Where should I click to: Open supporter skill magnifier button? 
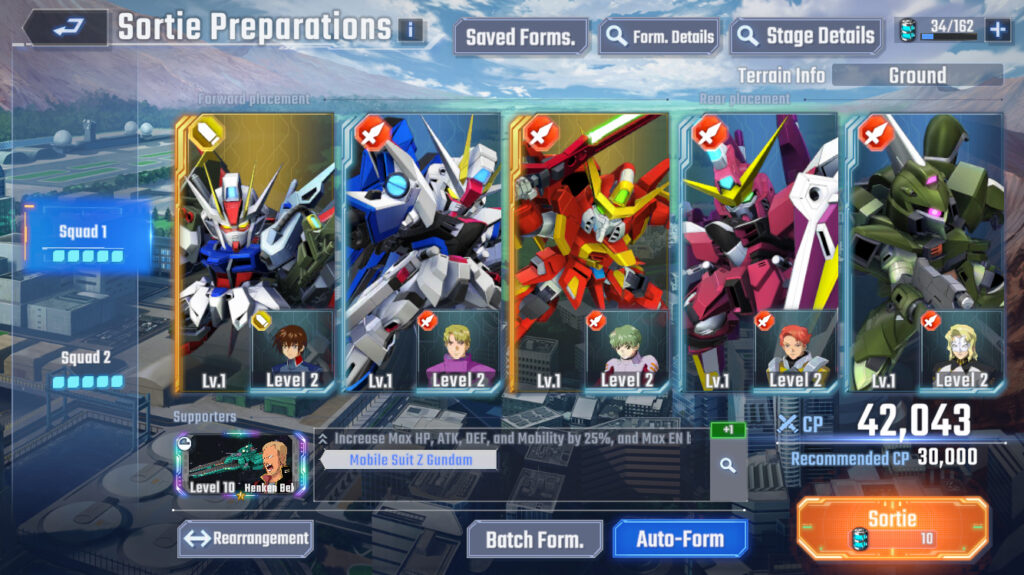tap(727, 465)
